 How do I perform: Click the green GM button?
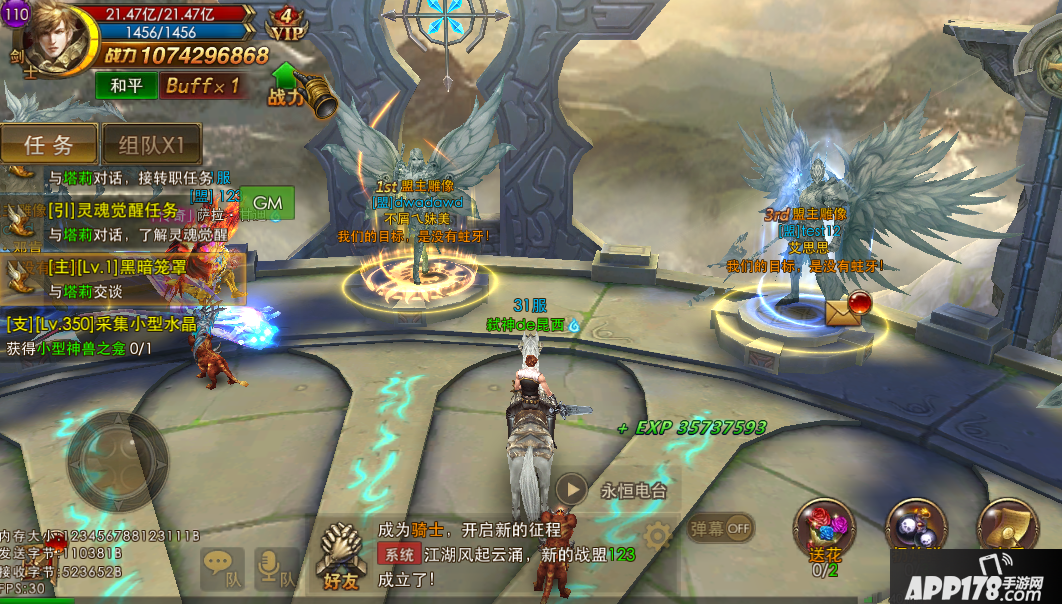[x=267, y=202]
